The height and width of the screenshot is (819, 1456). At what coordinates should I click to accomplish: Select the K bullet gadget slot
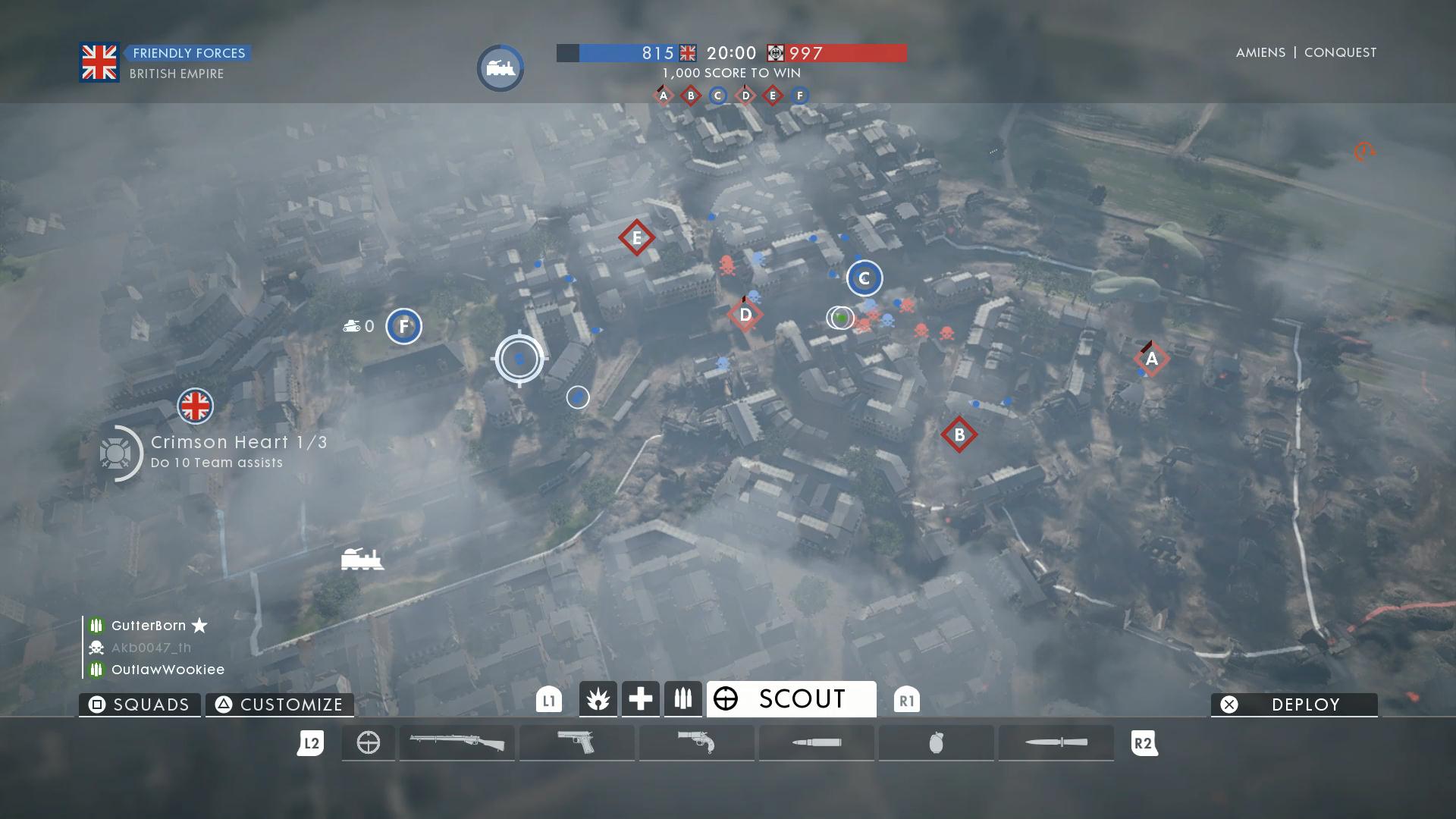pyautogui.click(x=816, y=742)
